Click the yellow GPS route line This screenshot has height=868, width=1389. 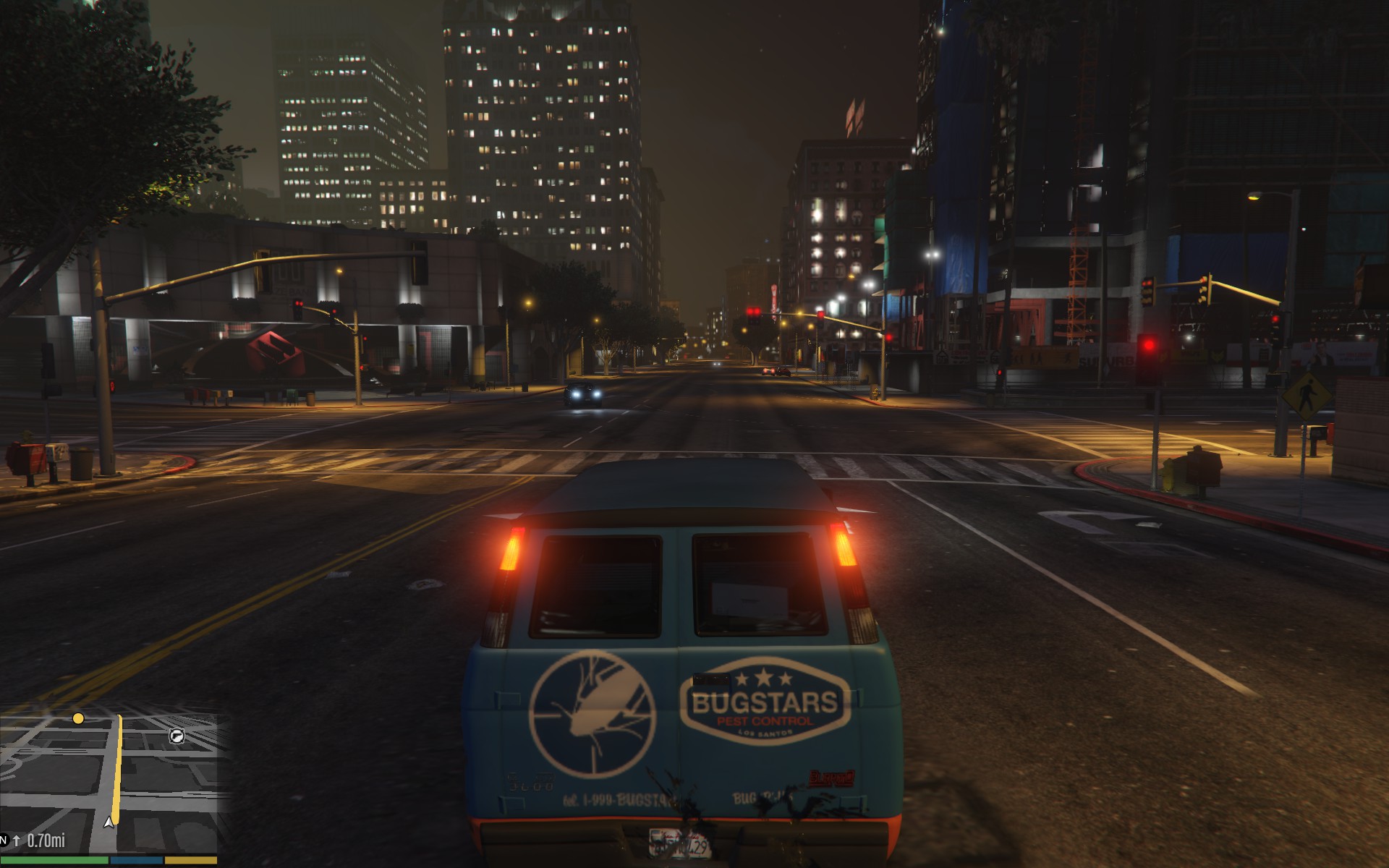pos(118,767)
